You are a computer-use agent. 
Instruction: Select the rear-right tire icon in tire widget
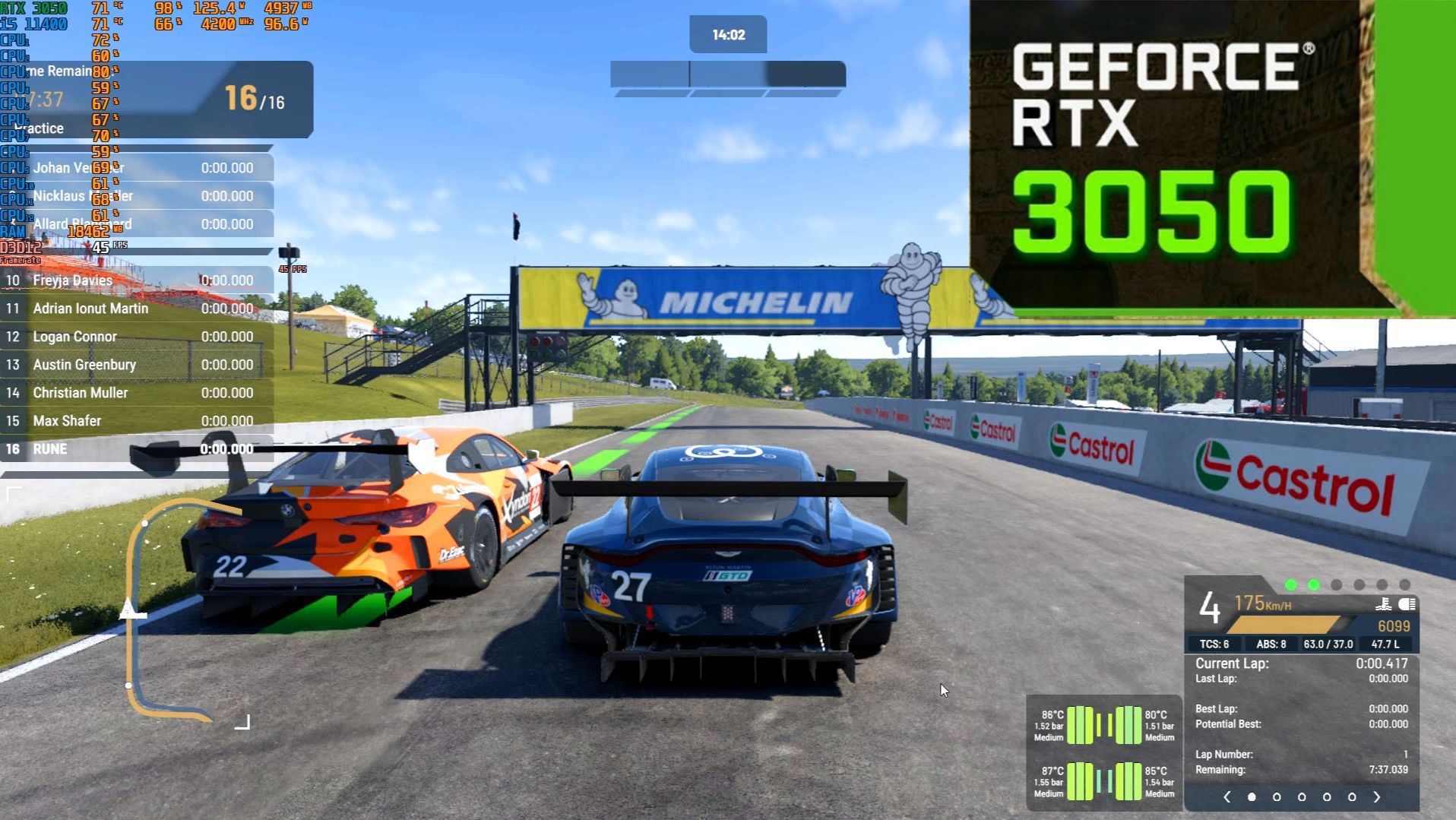[1130, 780]
